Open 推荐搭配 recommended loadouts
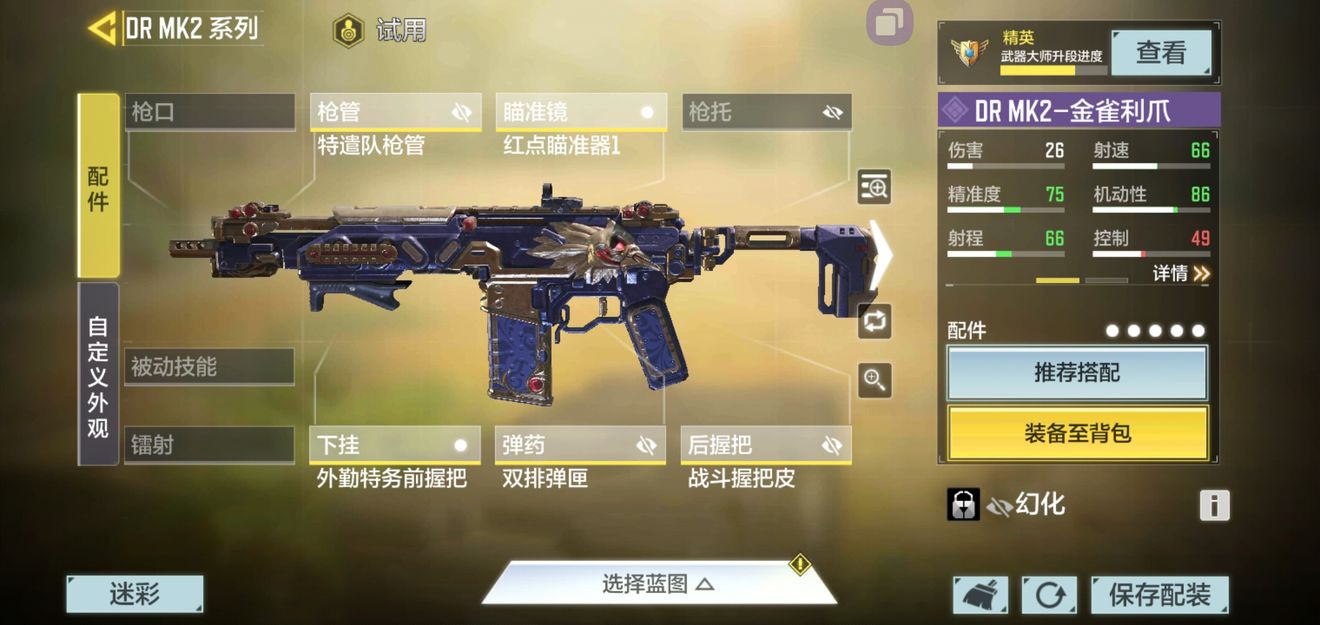Image resolution: width=1320 pixels, height=625 pixels. pos(1077,373)
